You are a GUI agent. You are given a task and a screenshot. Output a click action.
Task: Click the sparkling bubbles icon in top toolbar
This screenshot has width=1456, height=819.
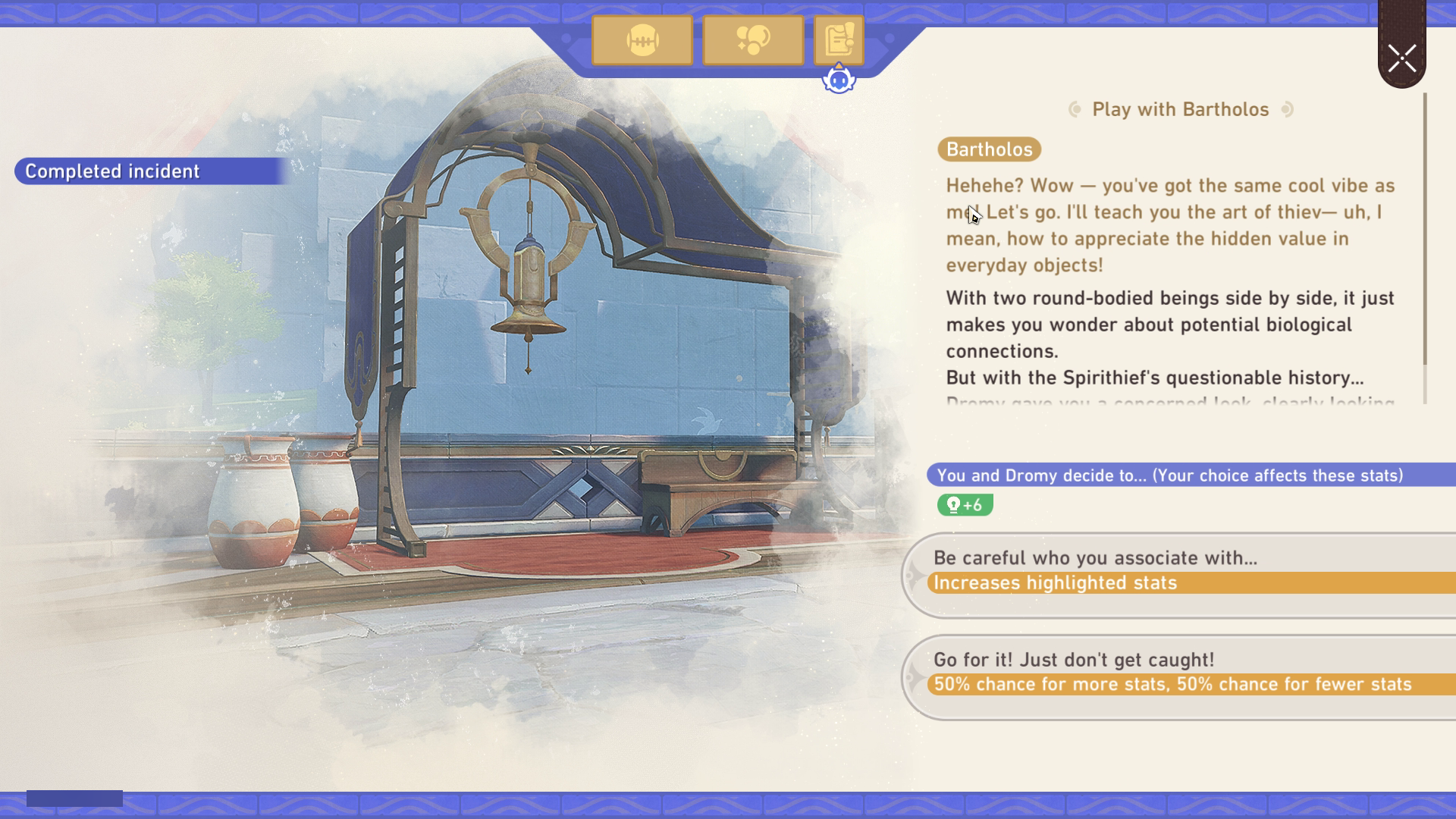[753, 41]
